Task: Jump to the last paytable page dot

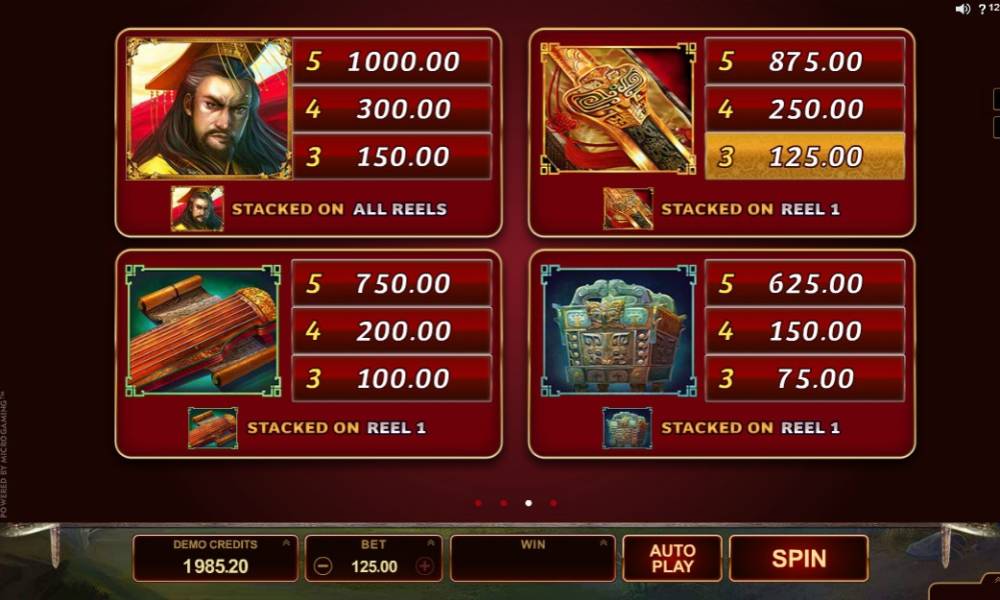Action: click(553, 503)
